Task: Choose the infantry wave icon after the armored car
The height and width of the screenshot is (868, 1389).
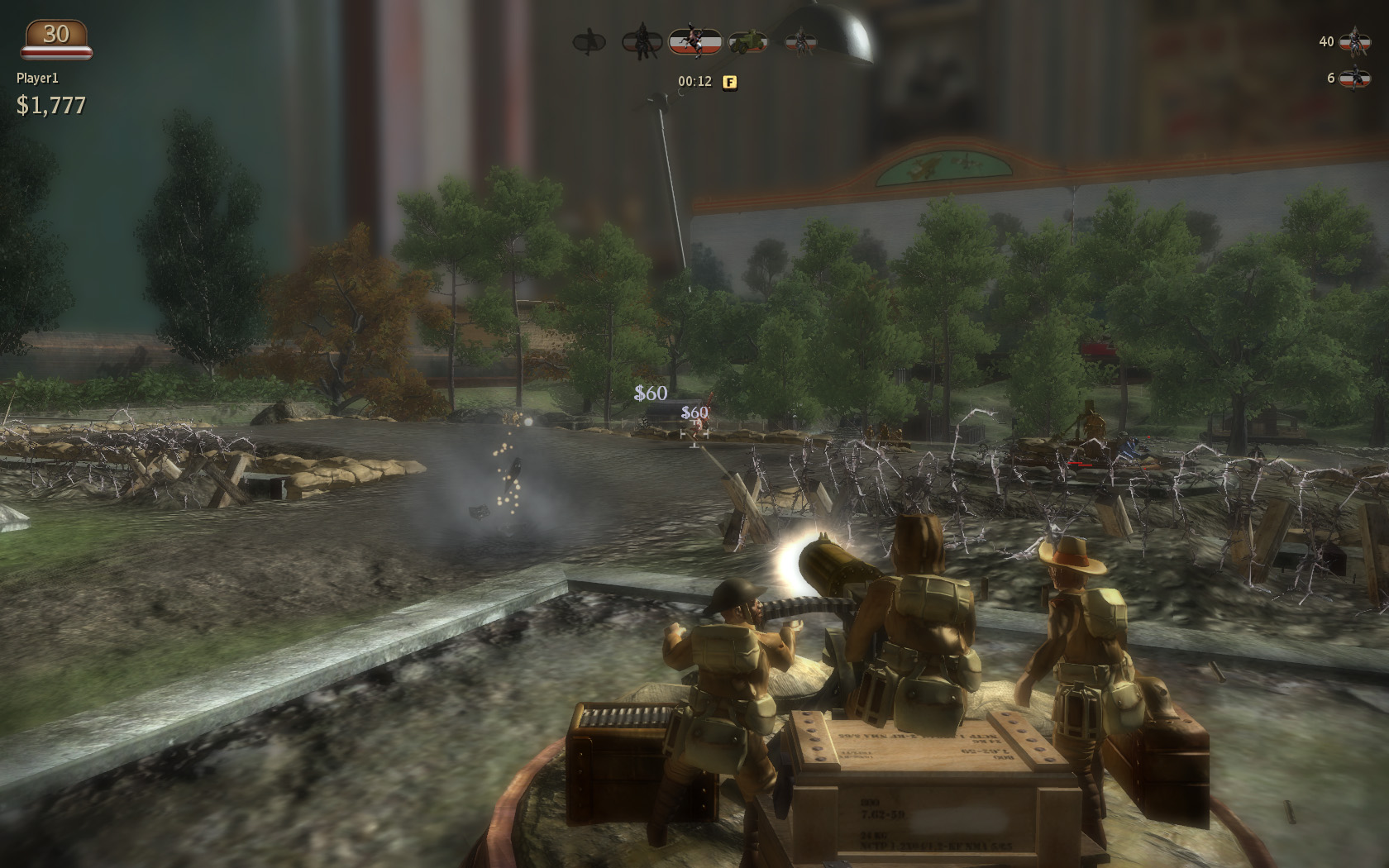Action: [799, 41]
